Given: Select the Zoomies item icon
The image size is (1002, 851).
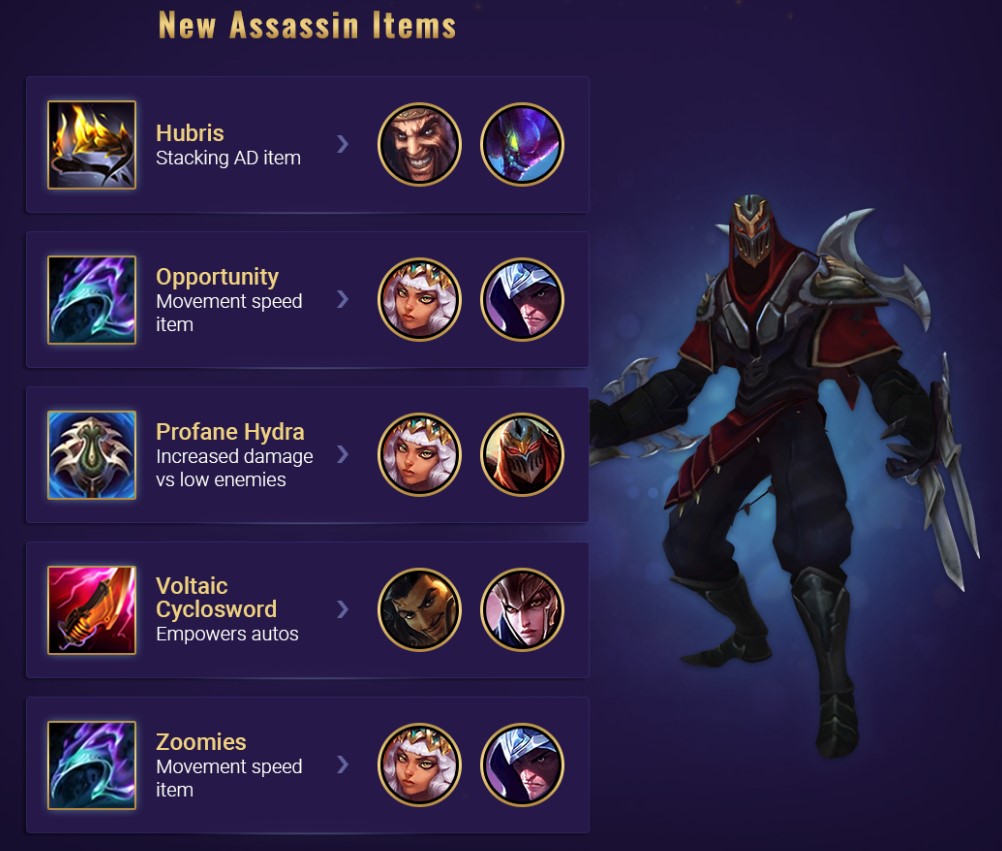Looking at the screenshot, I should (x=91, y=765).
